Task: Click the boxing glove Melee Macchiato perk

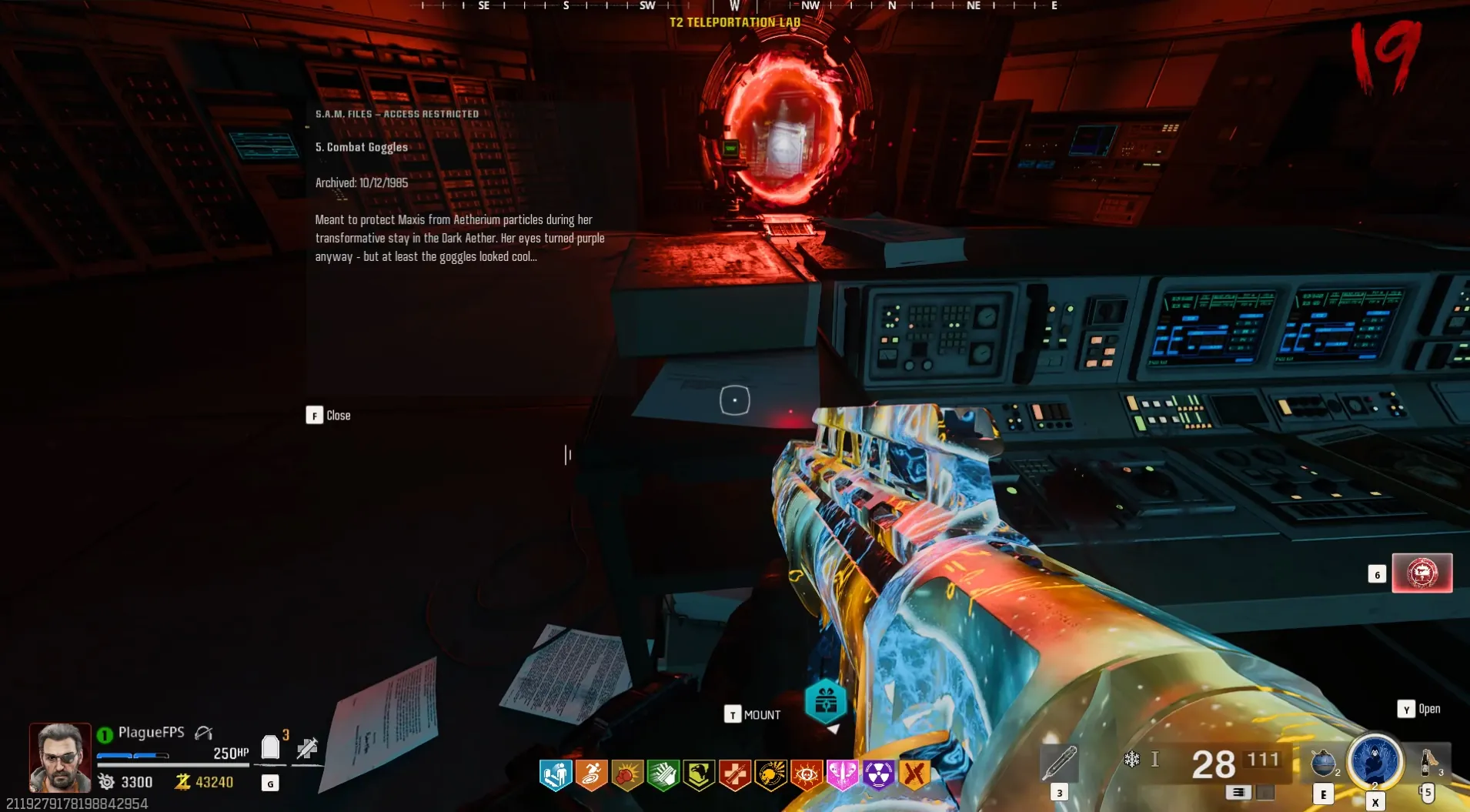Action: pyautogui.click(x=627, y=774)
